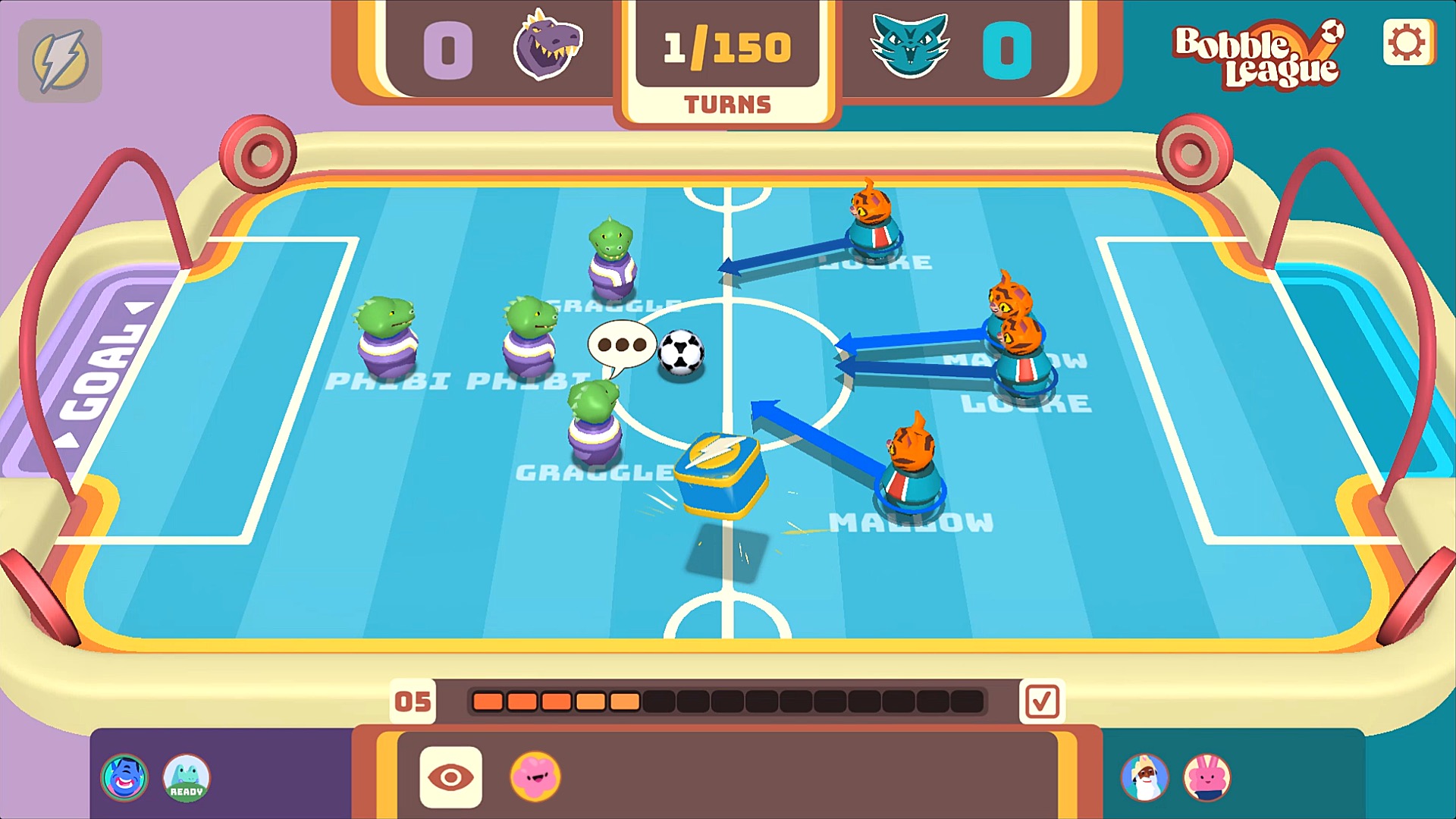Expand the TURNS counter showing 1/150

click(x=726, y=47)
